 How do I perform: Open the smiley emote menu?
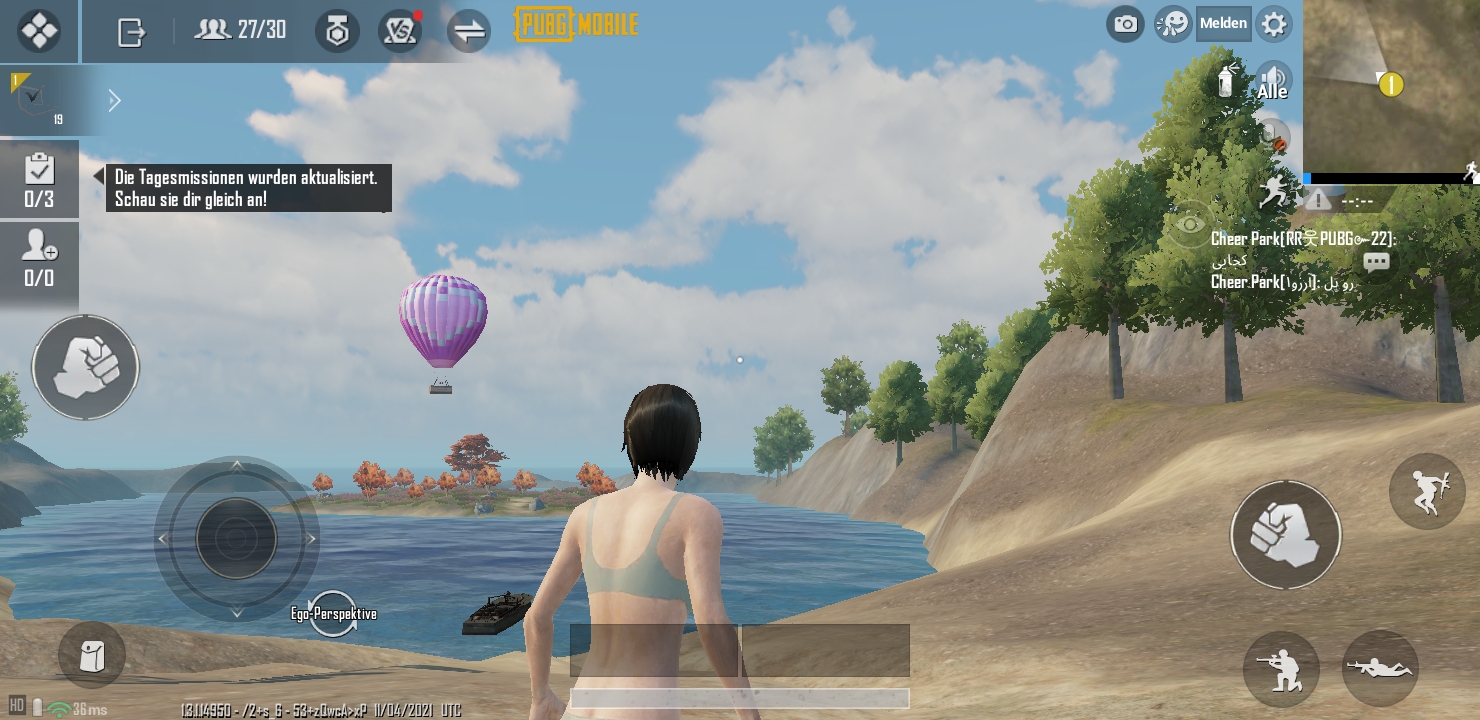point(1173,24)
